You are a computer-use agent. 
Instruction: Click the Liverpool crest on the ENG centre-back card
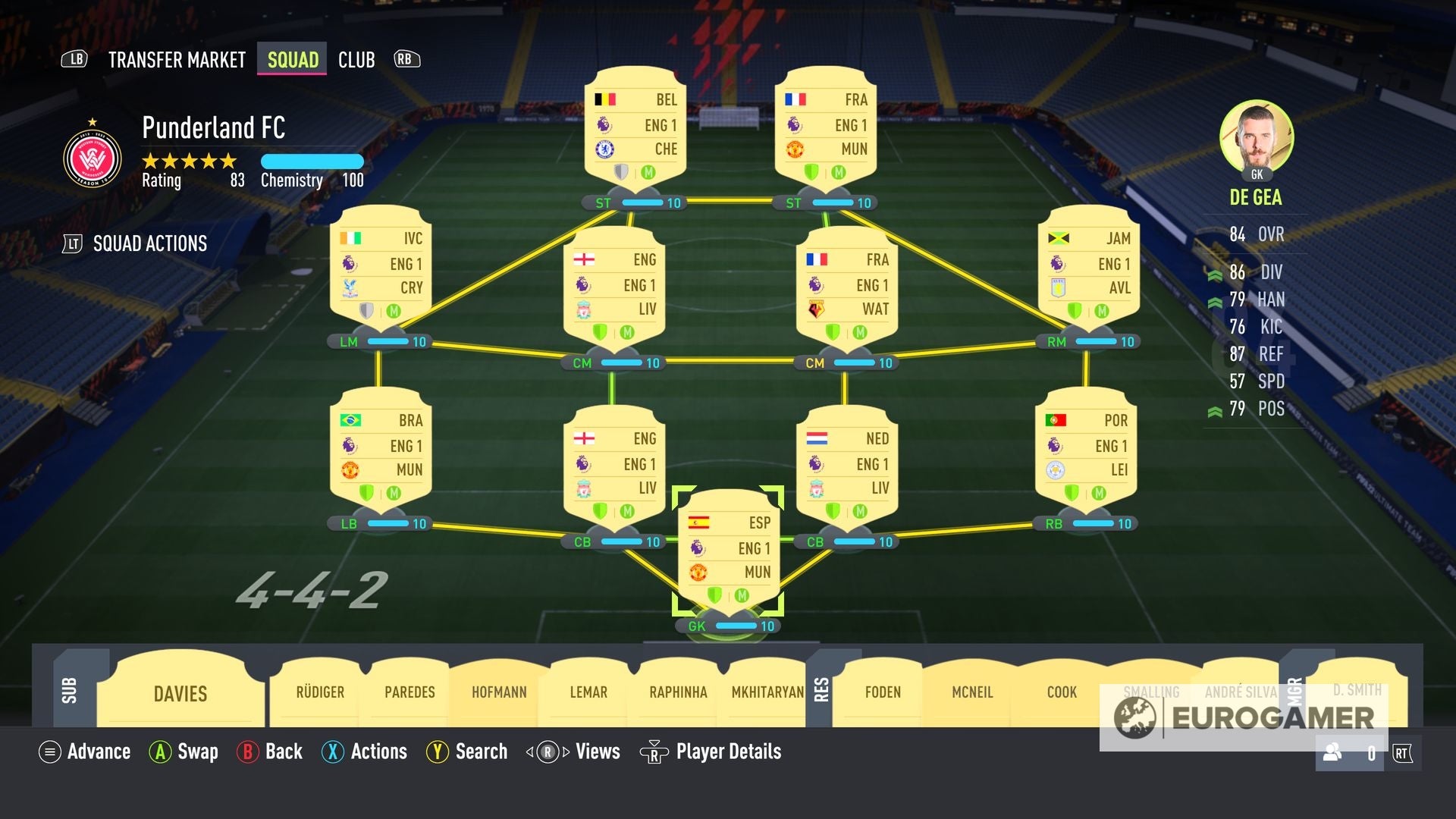(x=584, y=489)
